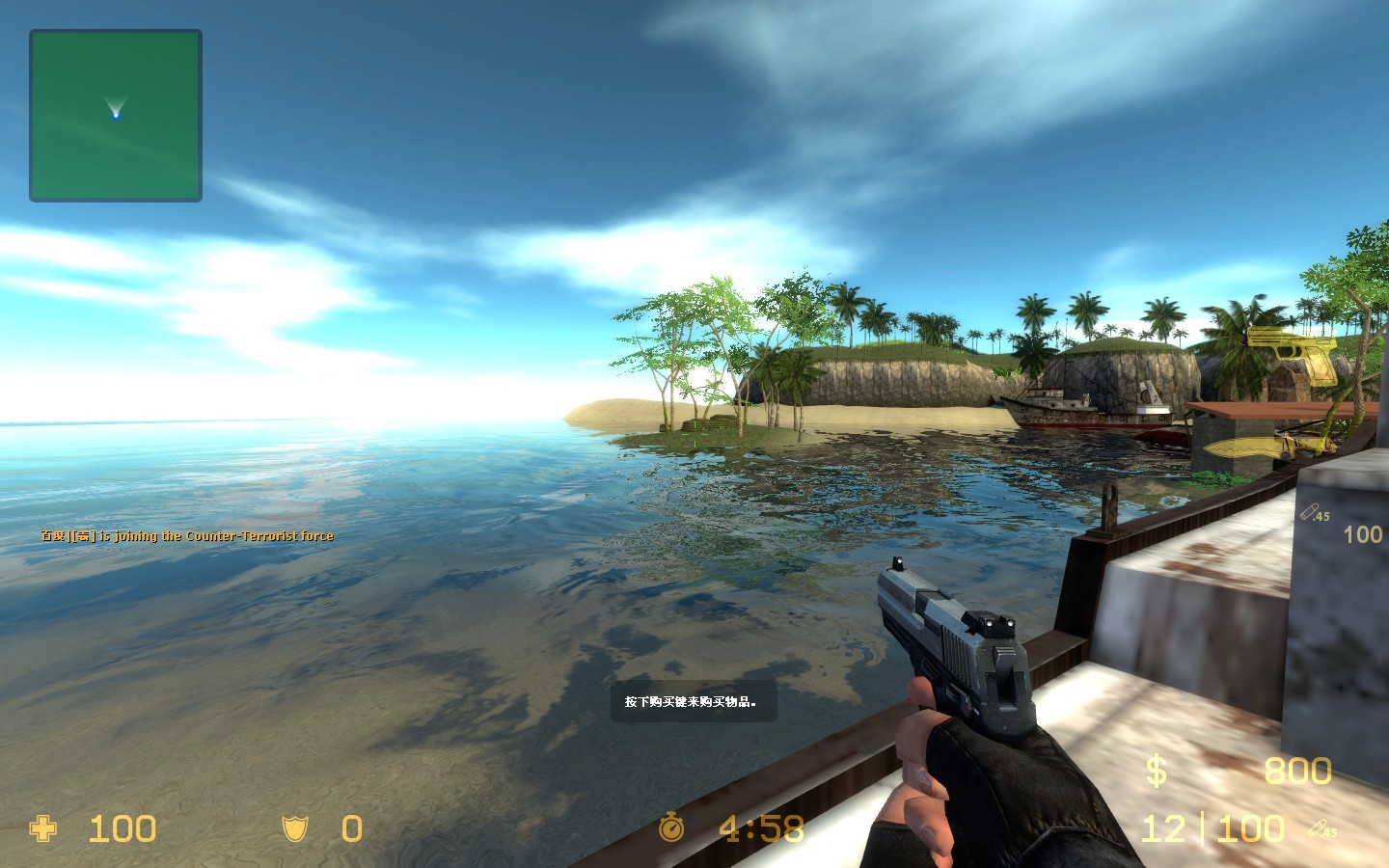
Task: Click the money amount showing 800
Action: click(x=1296, y=771)
